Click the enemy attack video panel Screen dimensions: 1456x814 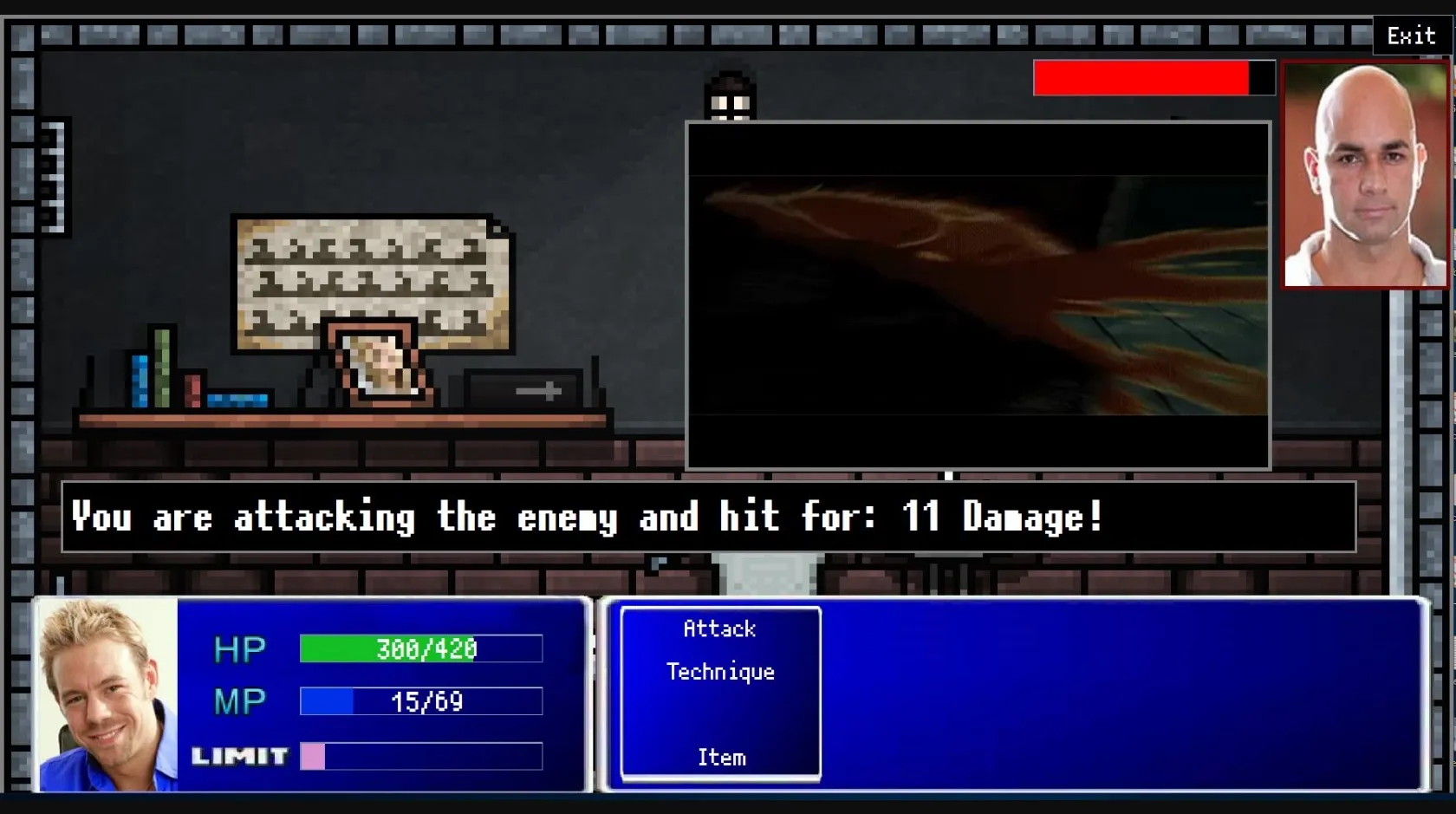pyautogui.click(x=976, y=295)
